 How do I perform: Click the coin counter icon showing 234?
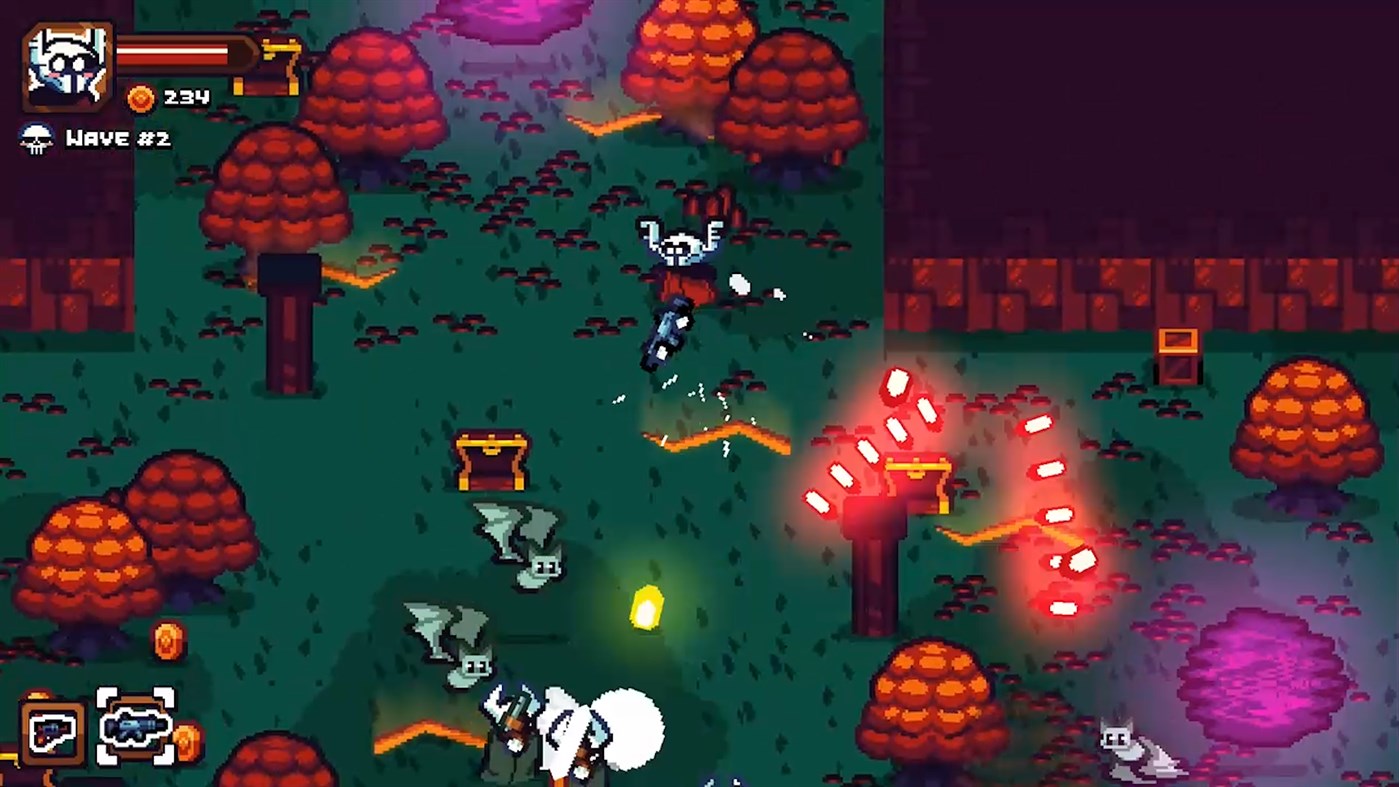pyautogui.click(x=141, y=99)
